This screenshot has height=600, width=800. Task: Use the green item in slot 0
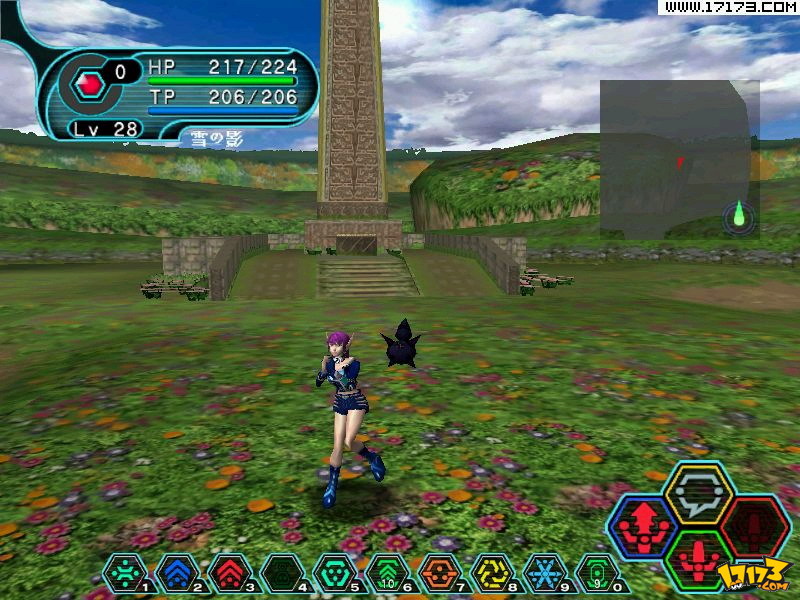click(x=597, y=573)
